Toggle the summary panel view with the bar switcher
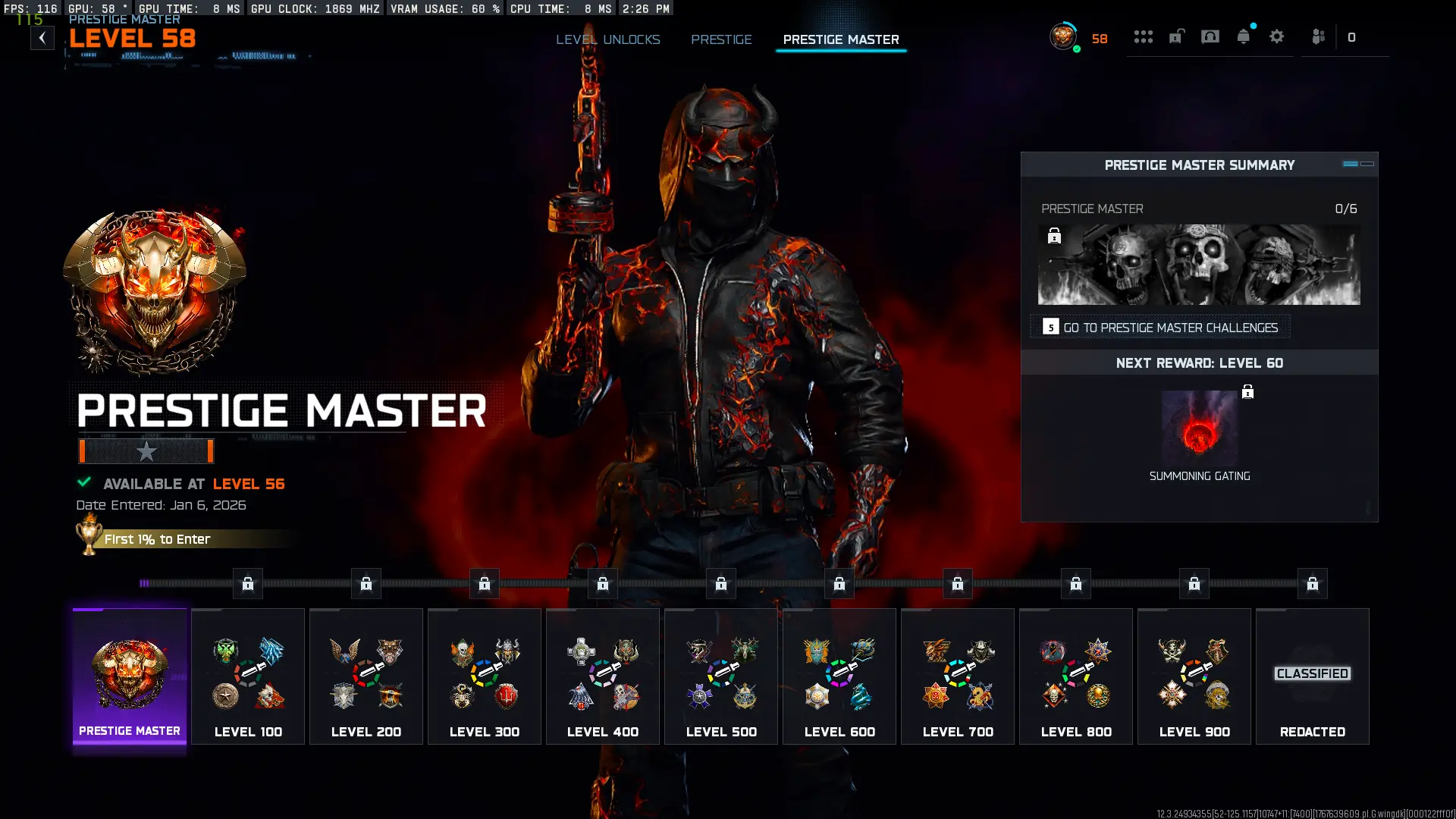This screenshot has width=1456, height=819. tap(1354, 164)
